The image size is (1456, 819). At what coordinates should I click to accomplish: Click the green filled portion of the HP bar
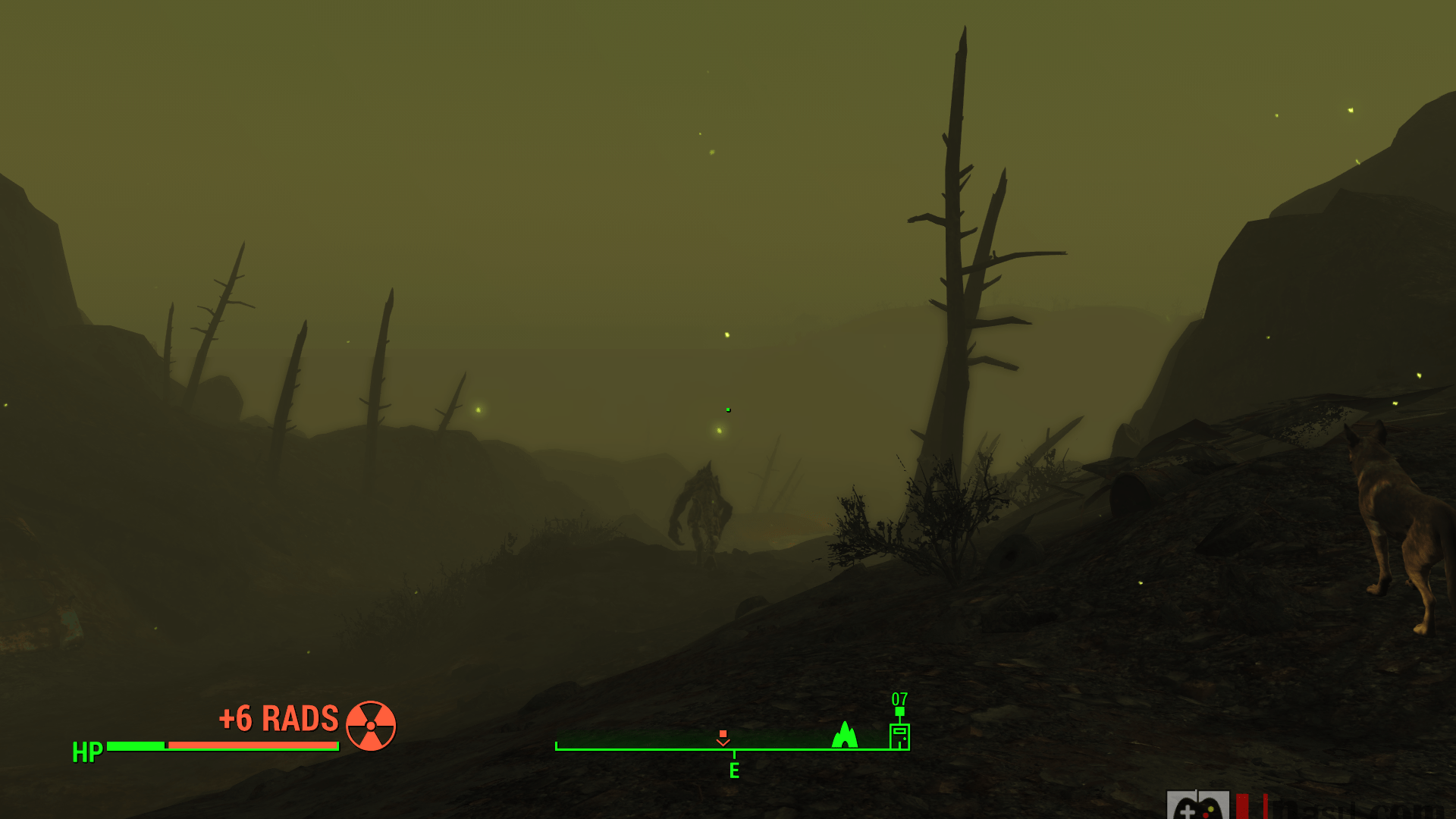click(x=136, y=745)
